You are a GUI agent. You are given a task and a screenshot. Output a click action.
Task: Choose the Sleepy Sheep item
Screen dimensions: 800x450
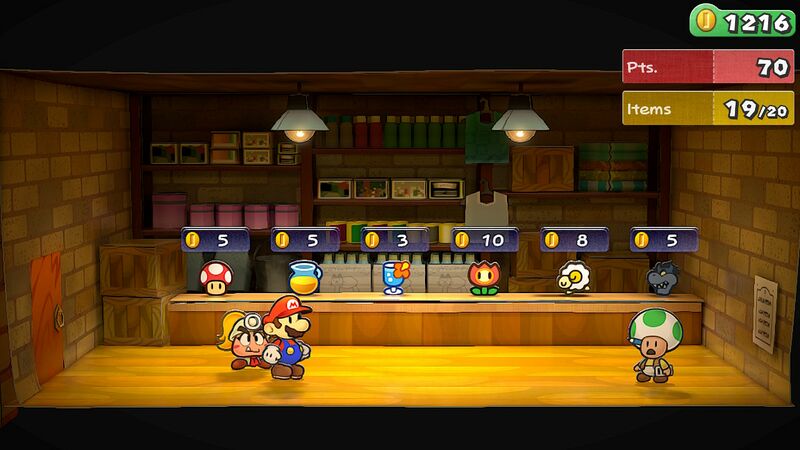[572, 277]
